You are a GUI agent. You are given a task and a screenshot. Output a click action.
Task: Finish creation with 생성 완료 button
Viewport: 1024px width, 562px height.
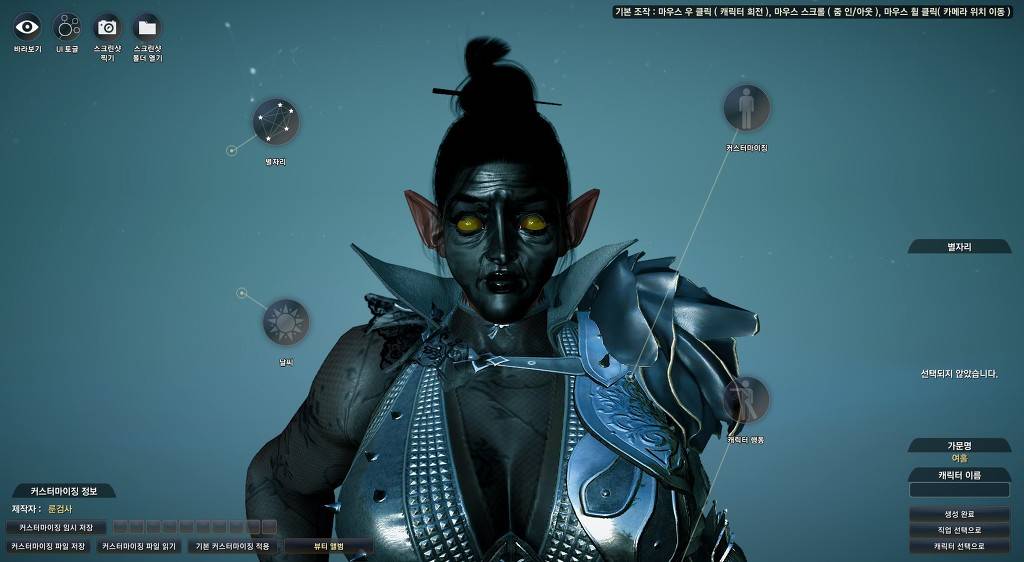(x=959, y=514)
